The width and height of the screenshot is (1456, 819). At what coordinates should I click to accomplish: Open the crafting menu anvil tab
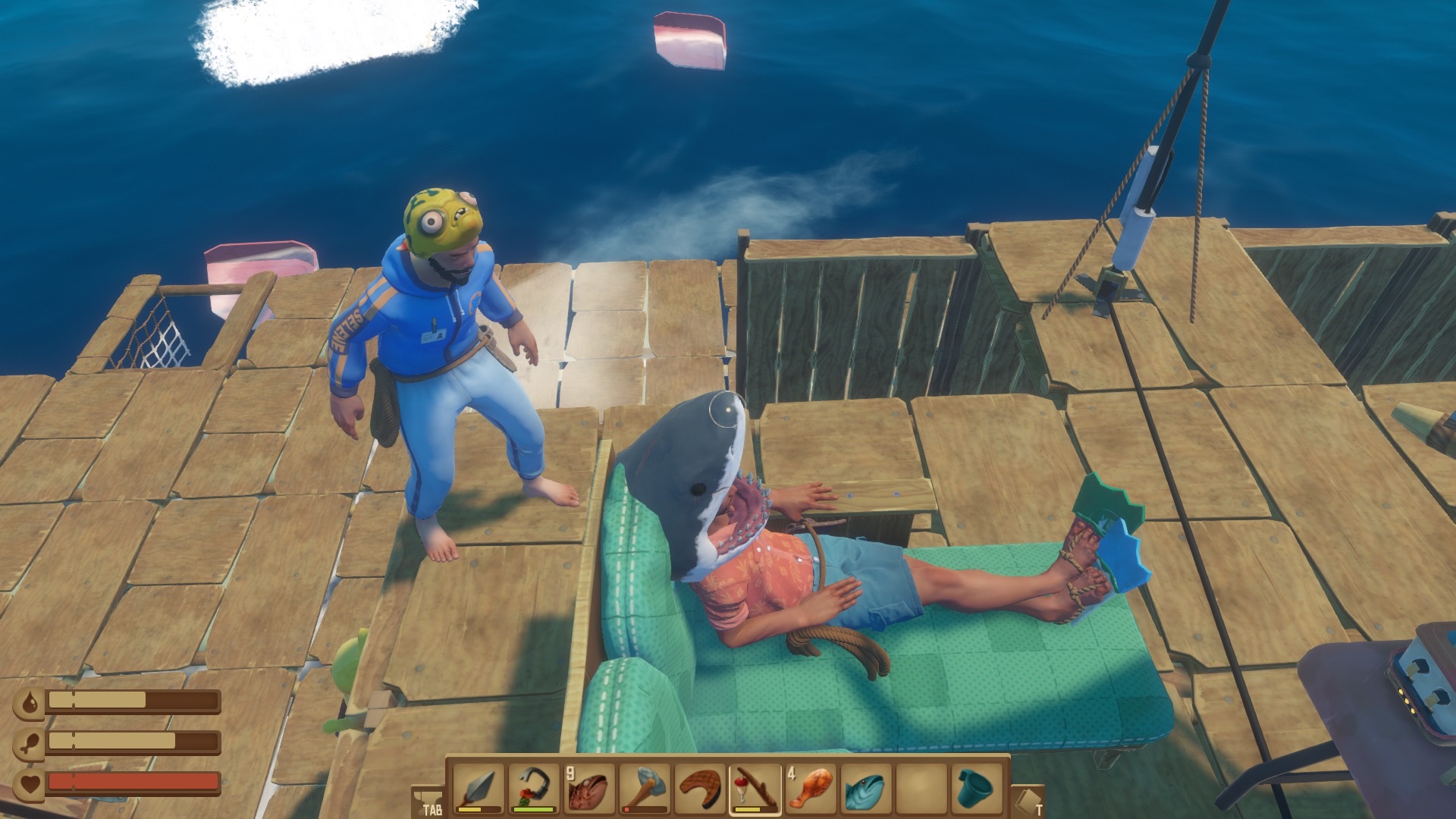pyautogui.click(x=428, y=802)
